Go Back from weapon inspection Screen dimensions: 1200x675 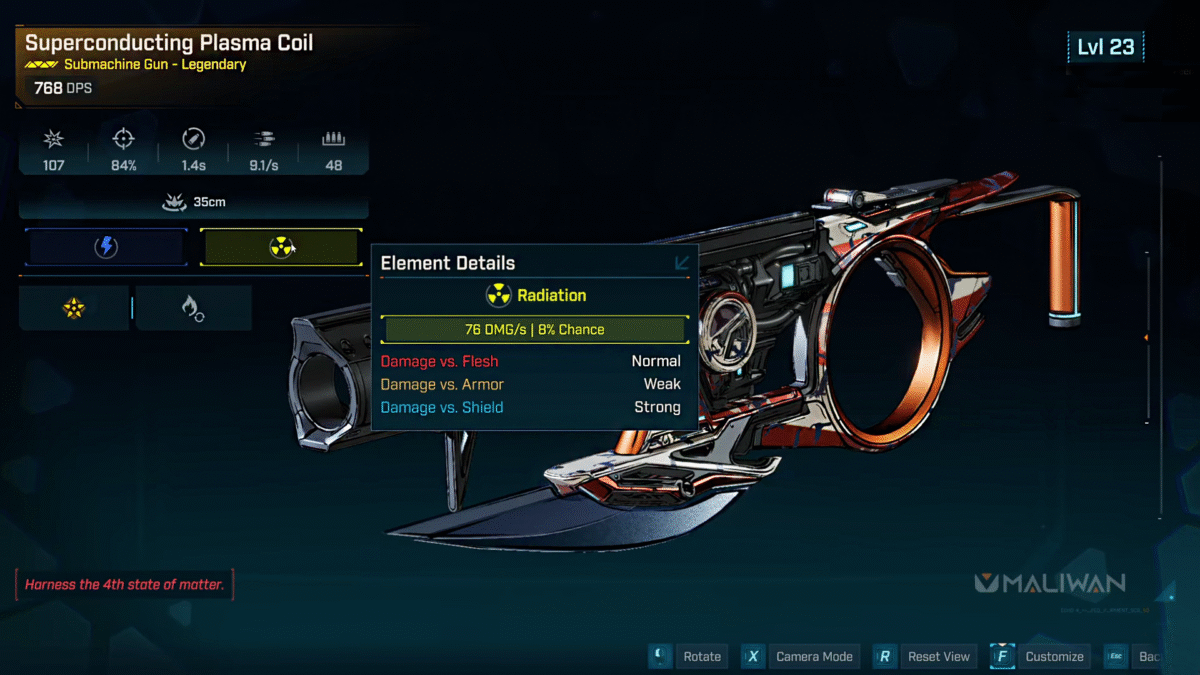point(1148,656)
